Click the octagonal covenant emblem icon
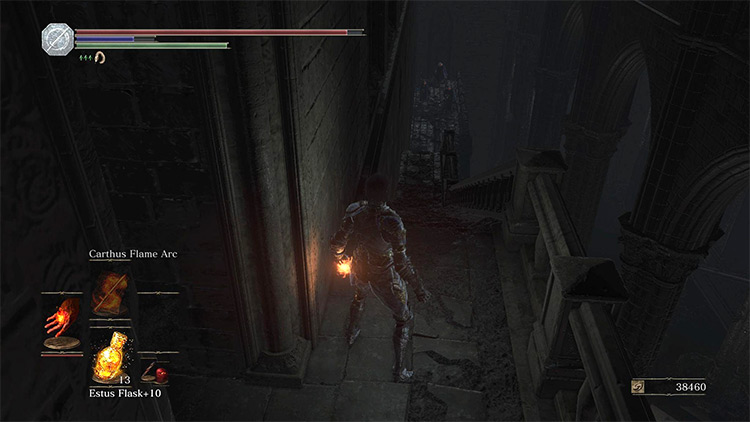Viewport: 750px width, 422px height. (56, 39)
